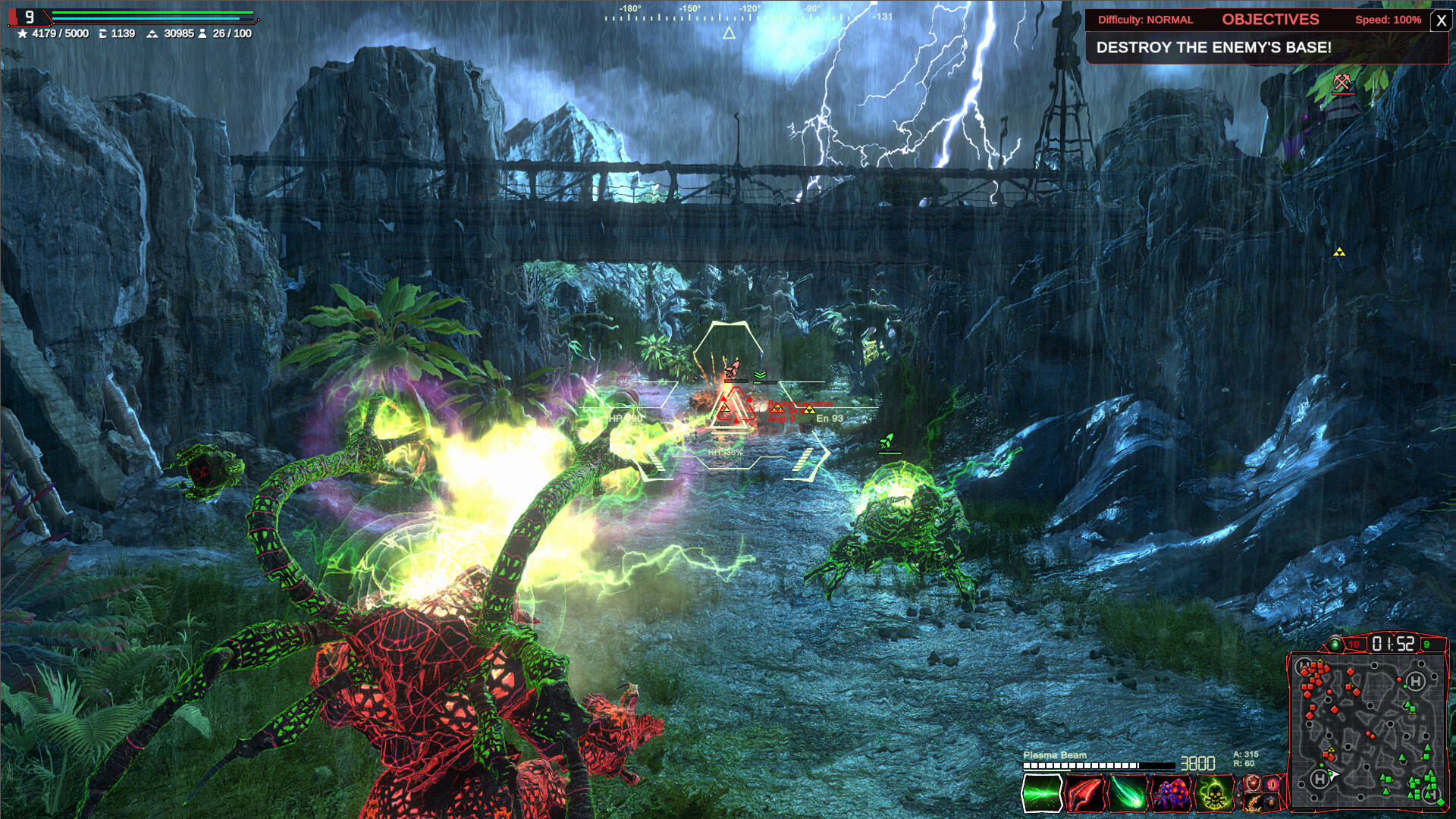Select the pink eye upgrade icon
Screen dimensions: 1456x819
click(x=1272, y=783)
